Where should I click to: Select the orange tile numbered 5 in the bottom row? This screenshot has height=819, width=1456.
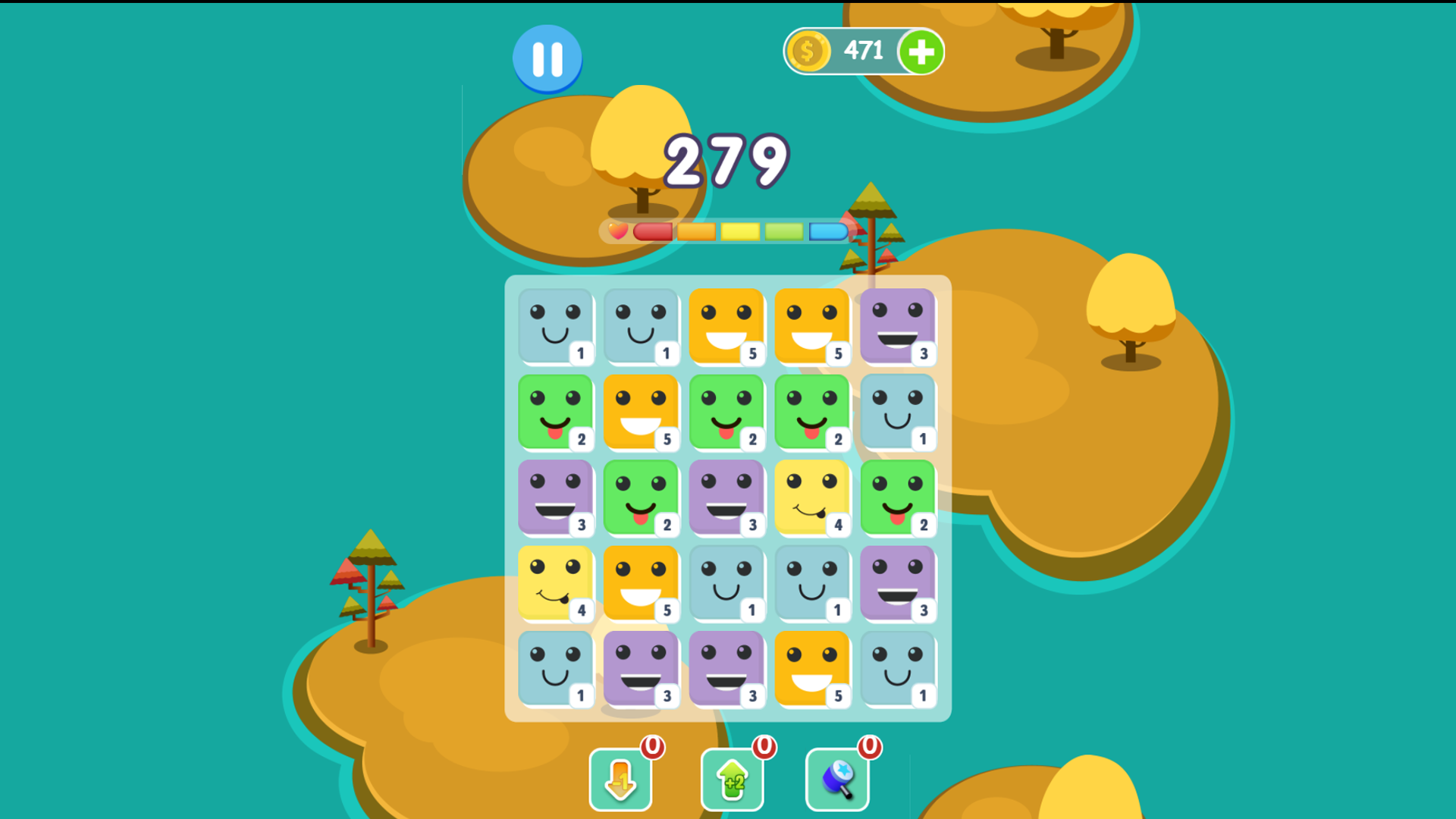pos(813,668)
